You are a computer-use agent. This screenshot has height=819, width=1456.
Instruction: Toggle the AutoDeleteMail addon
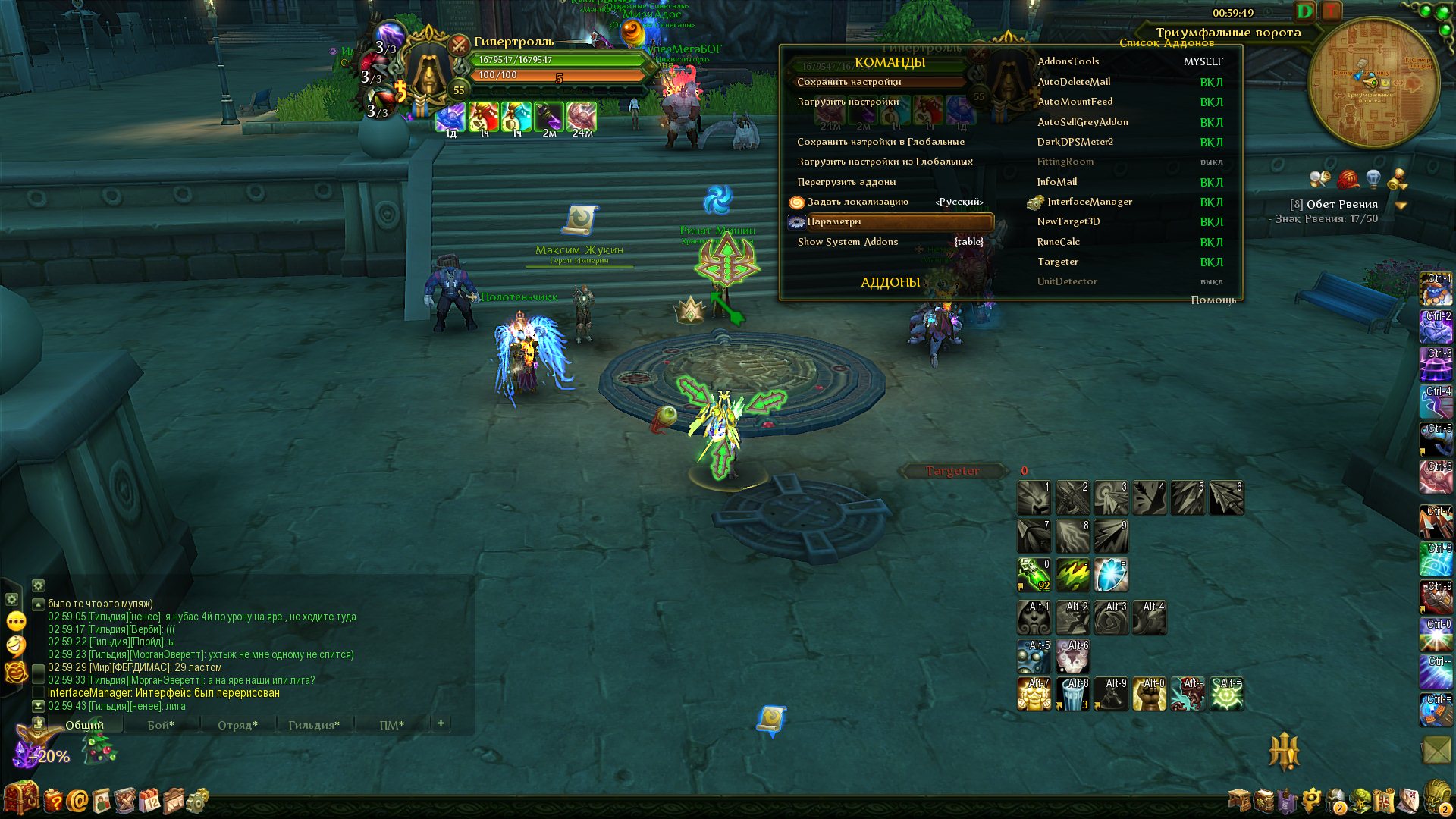(x=1211, y=82)
